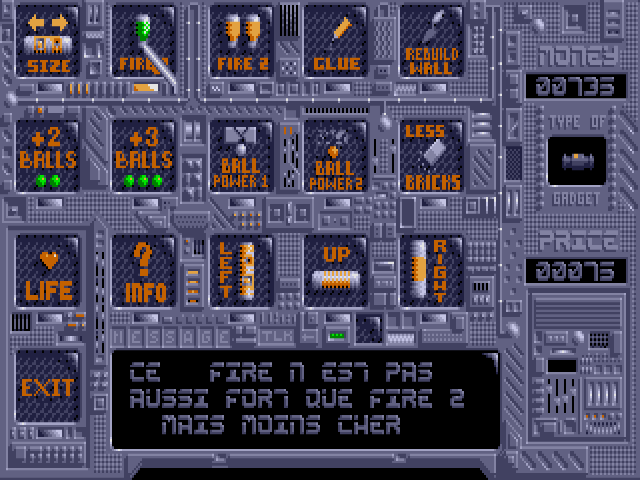Choose the Ball Power 2 upgrade
640x480 pixels.
point(336,156)
